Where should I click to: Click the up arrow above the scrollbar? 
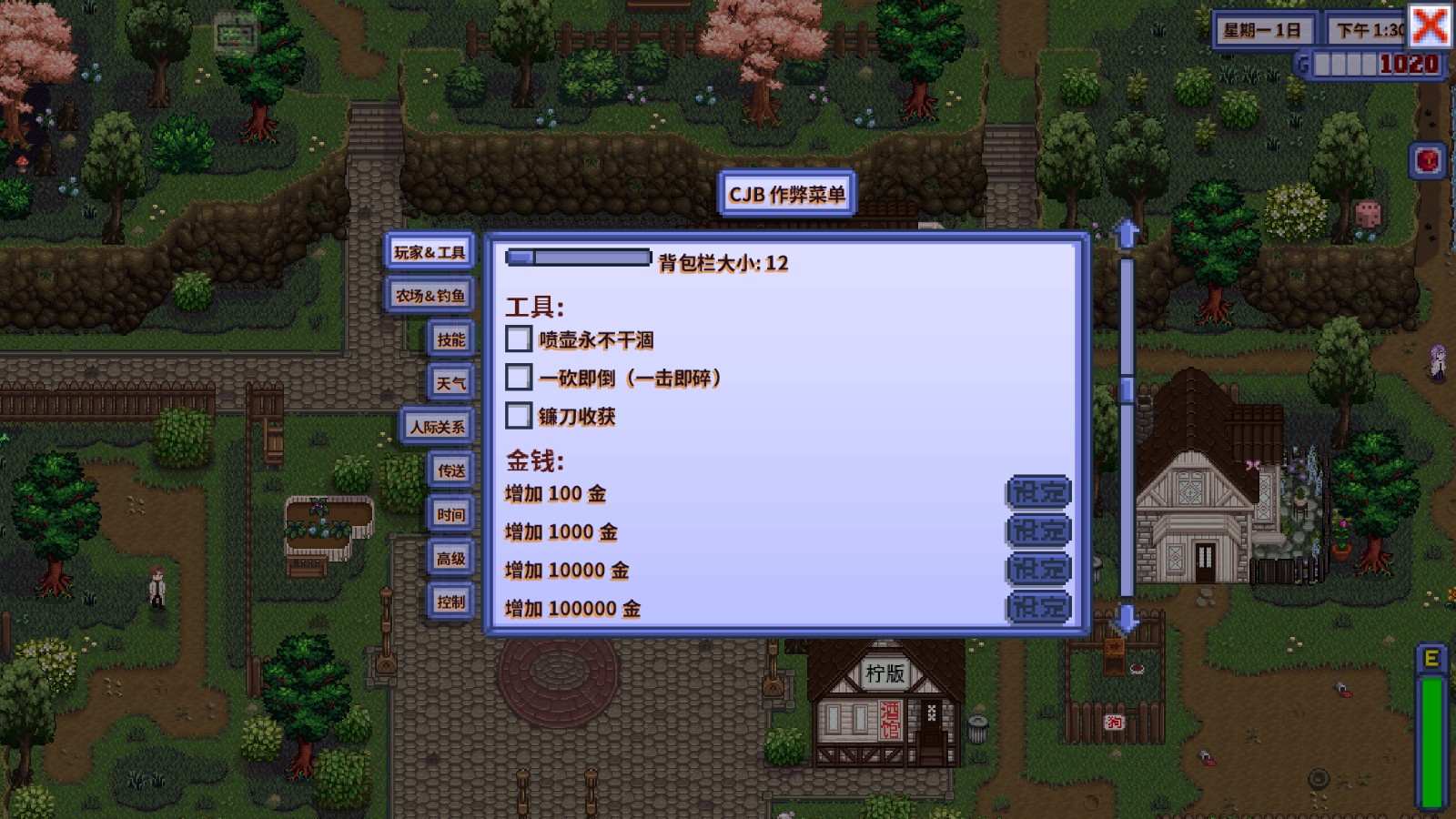[1127, 232]
